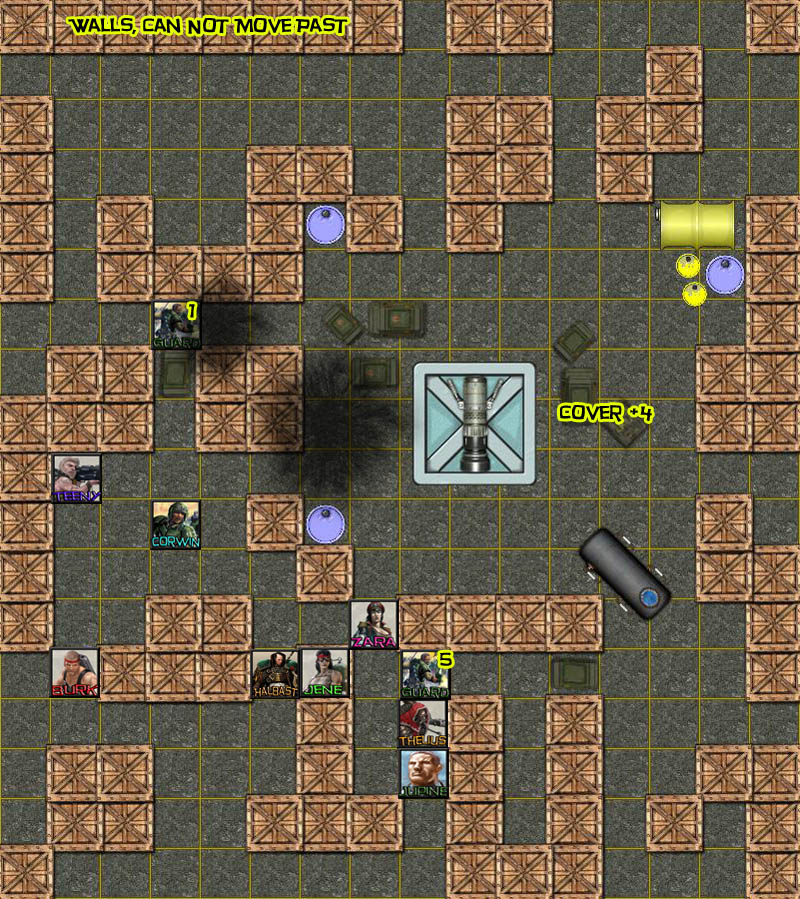Pick the Thelus character token
Screen dimensions: 800x899
pyautogui.click(x=424, y=723)
